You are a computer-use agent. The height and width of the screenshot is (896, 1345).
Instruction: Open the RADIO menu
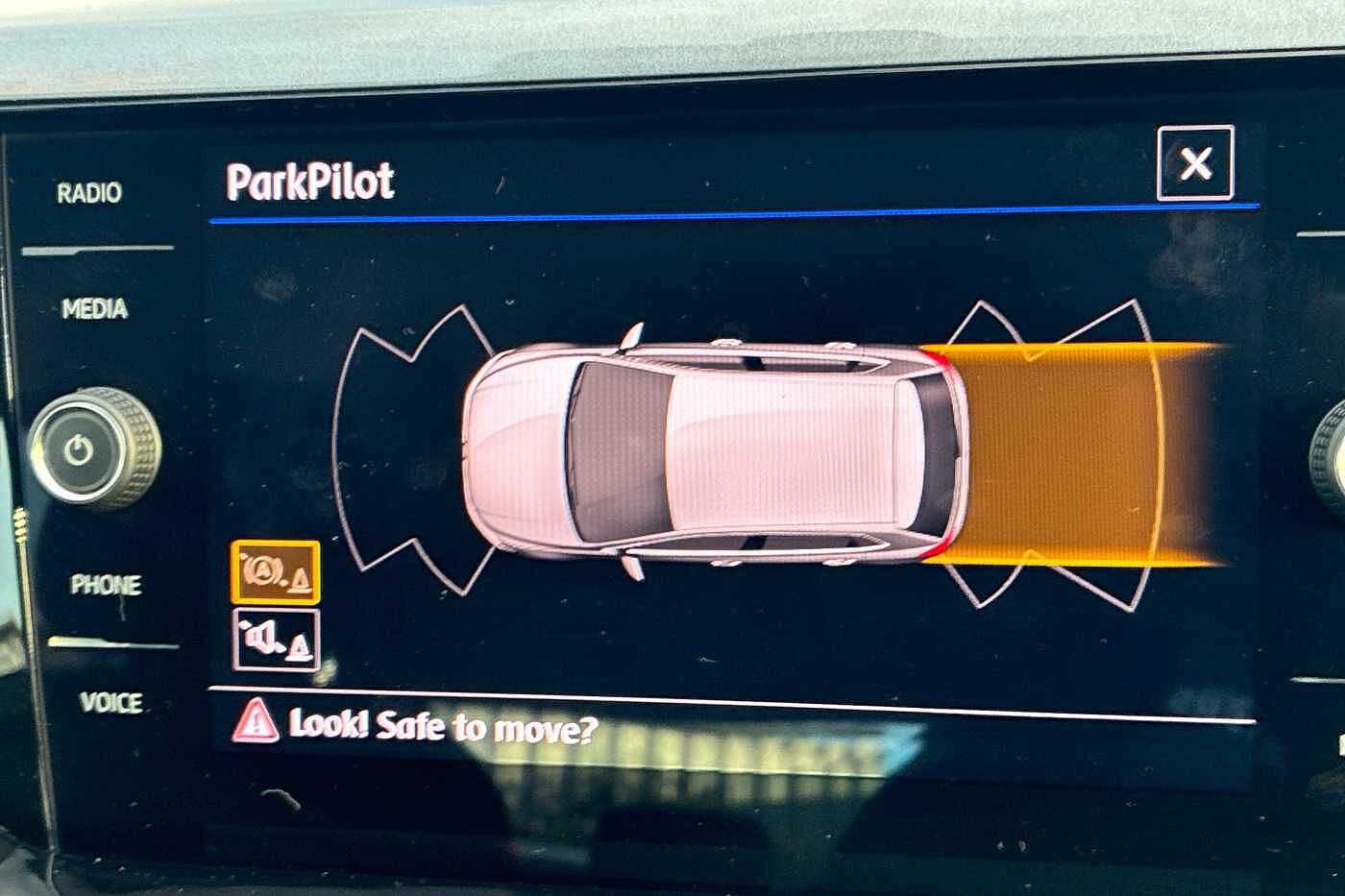pos(89,193)
